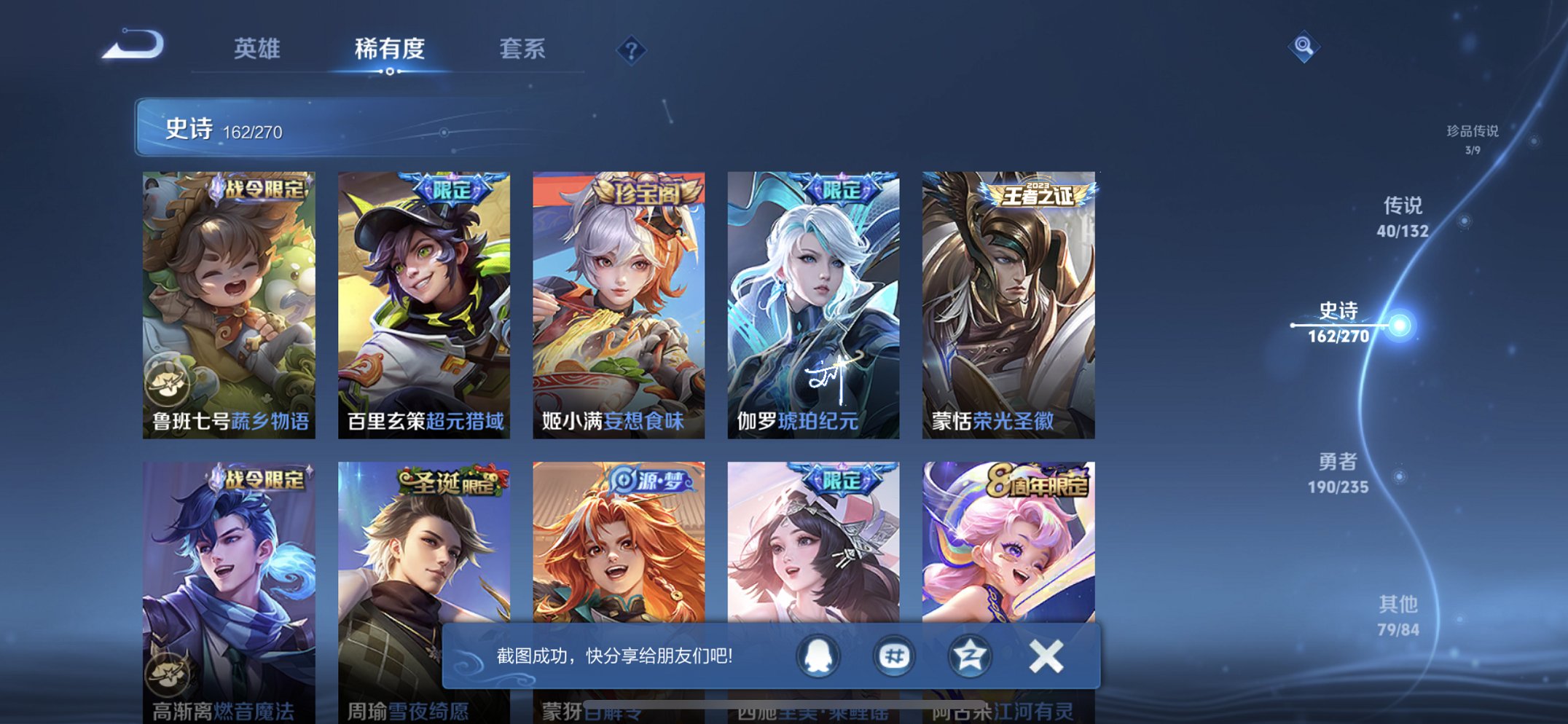Share the screenshot to Qzone star icon
The height and width of the screenshot is (724, 1568).
click(x=969, y=655)
